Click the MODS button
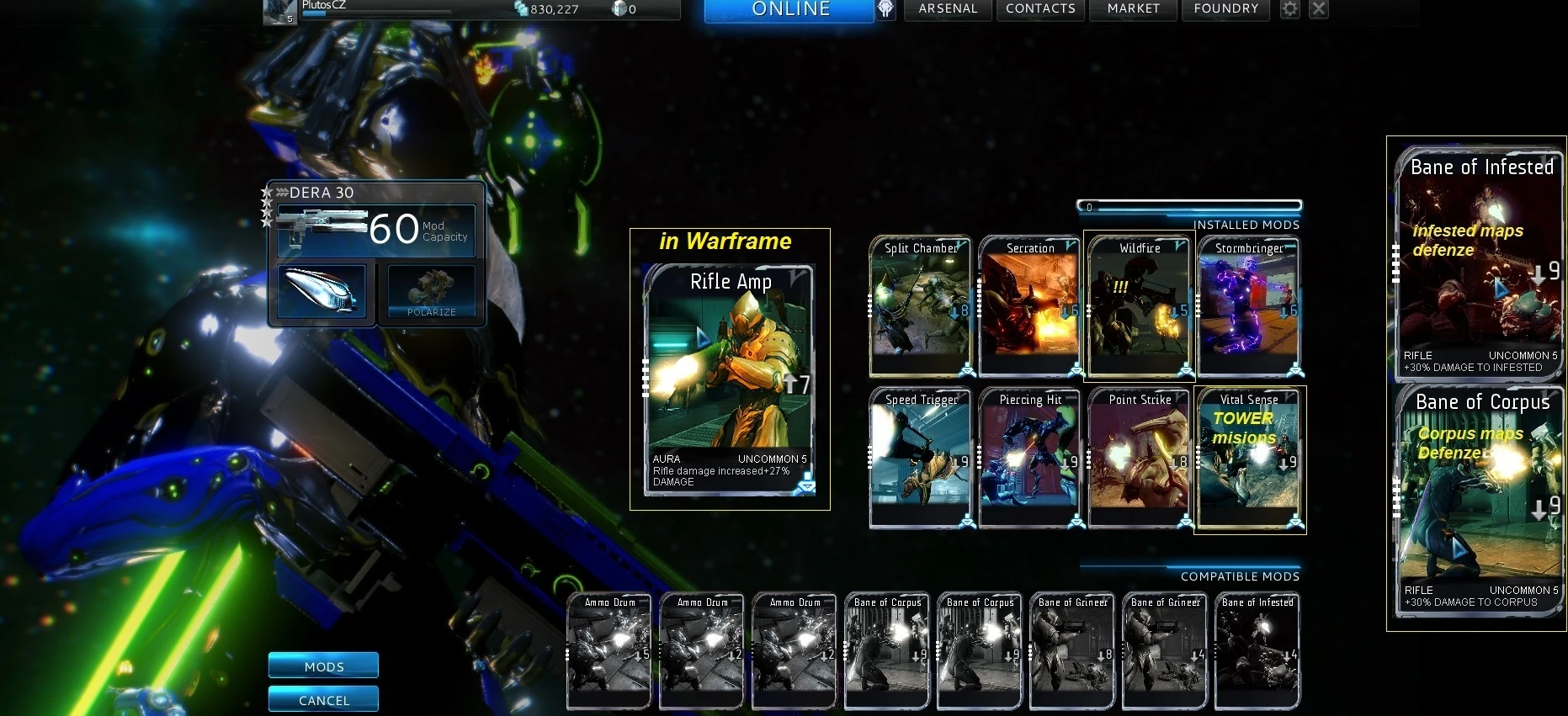1568x716 pixels. pos(322,666)
